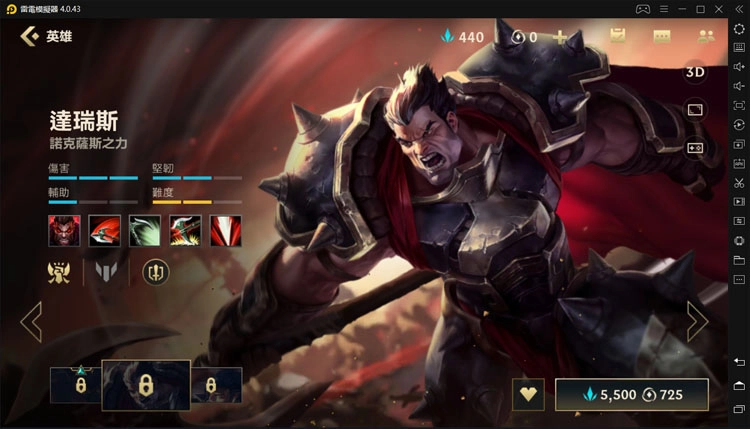Open the circular sword emblem icon
The height and width of the screenshot is (429, 750).
coord(155,271)
